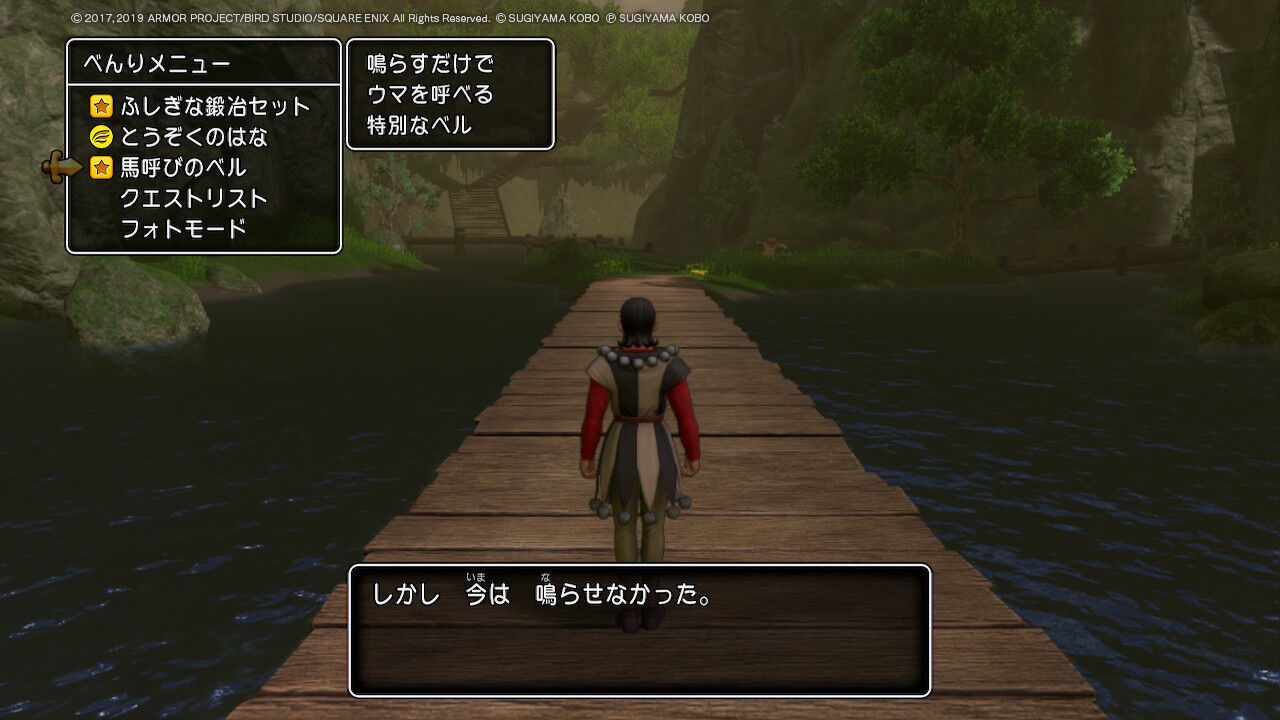Select ふしぎな鍛冶セット from the menu
This screenshot has height=720, width=1280.
coord(212,105)
